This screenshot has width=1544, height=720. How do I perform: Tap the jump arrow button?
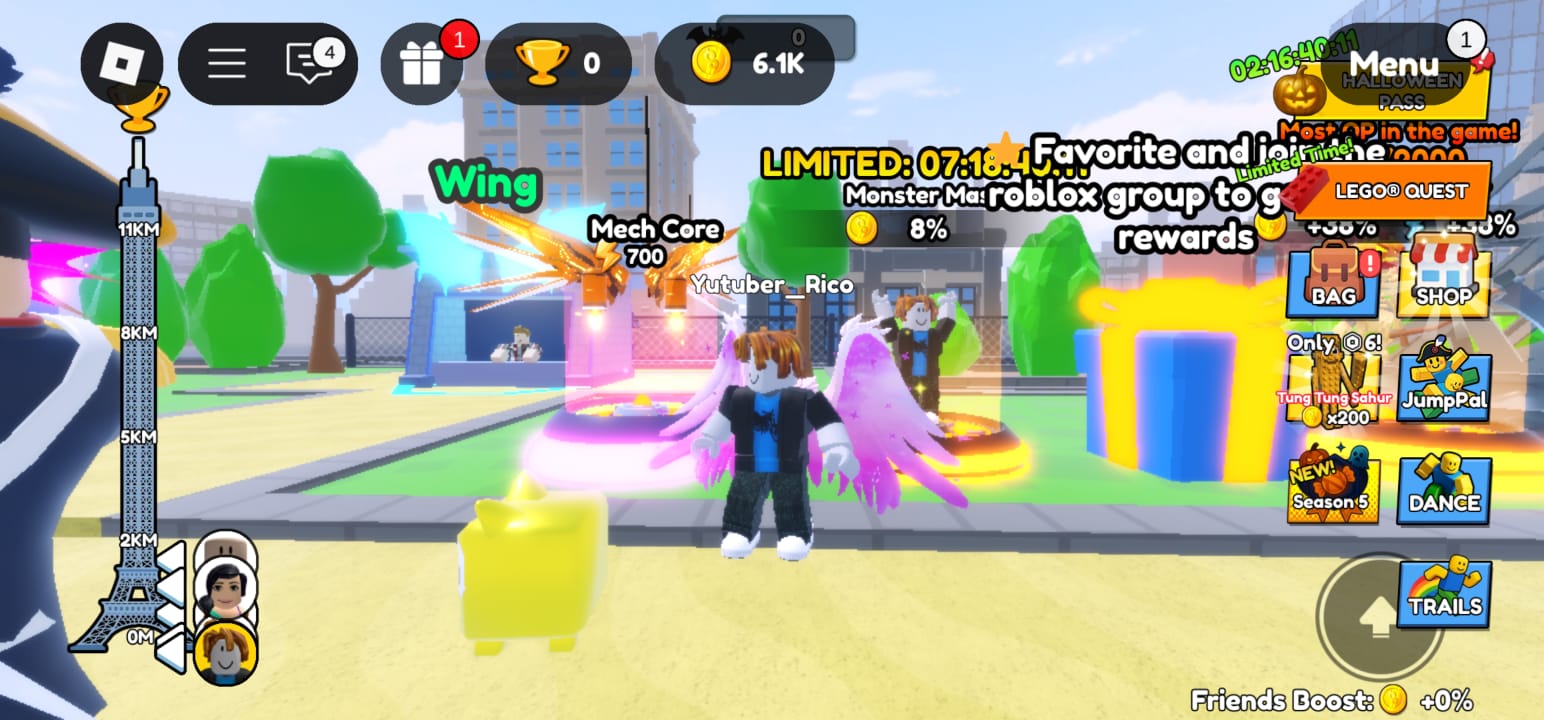(x=1377, y=617)
